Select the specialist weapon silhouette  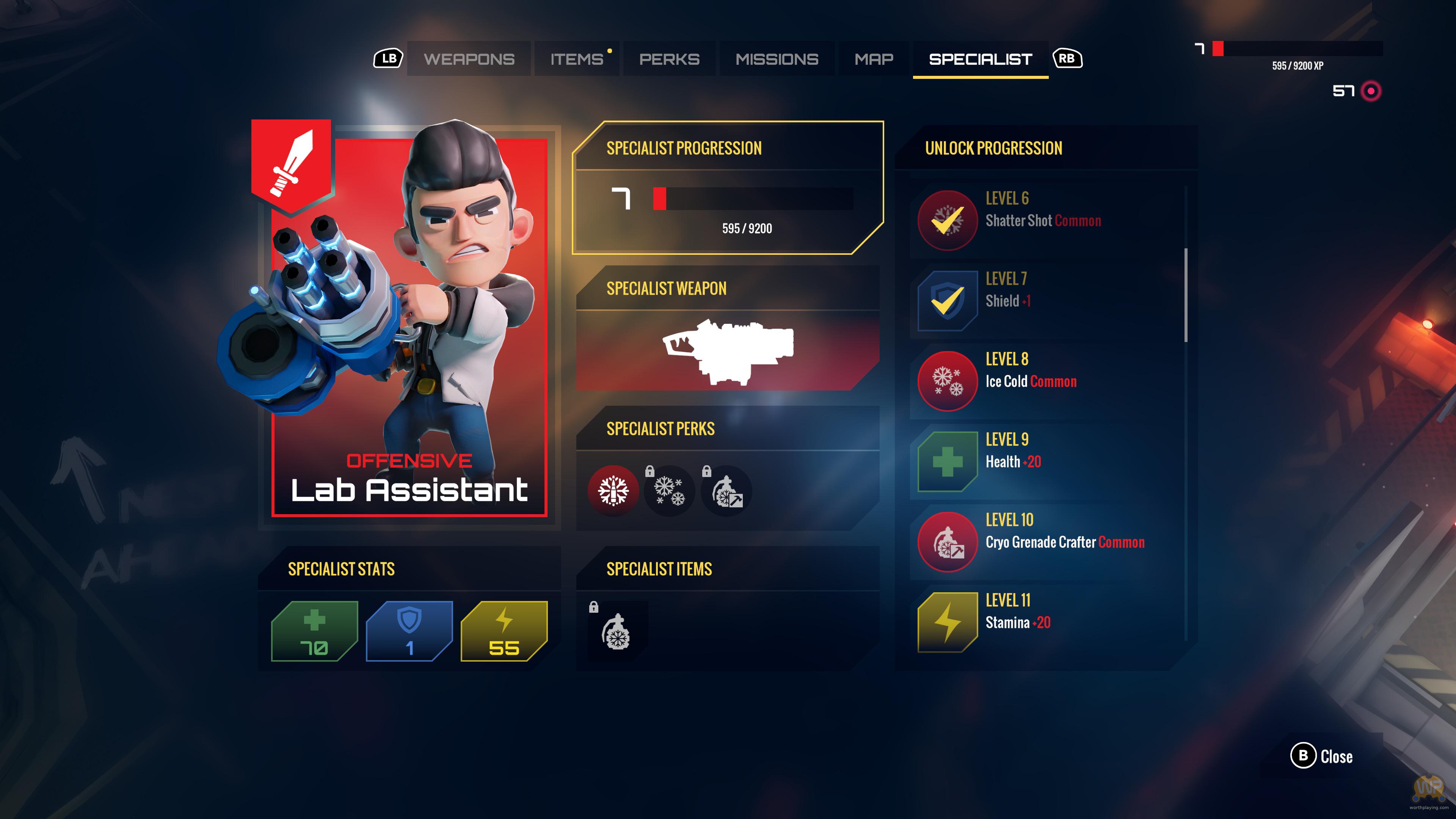click(x=728, y=350)
